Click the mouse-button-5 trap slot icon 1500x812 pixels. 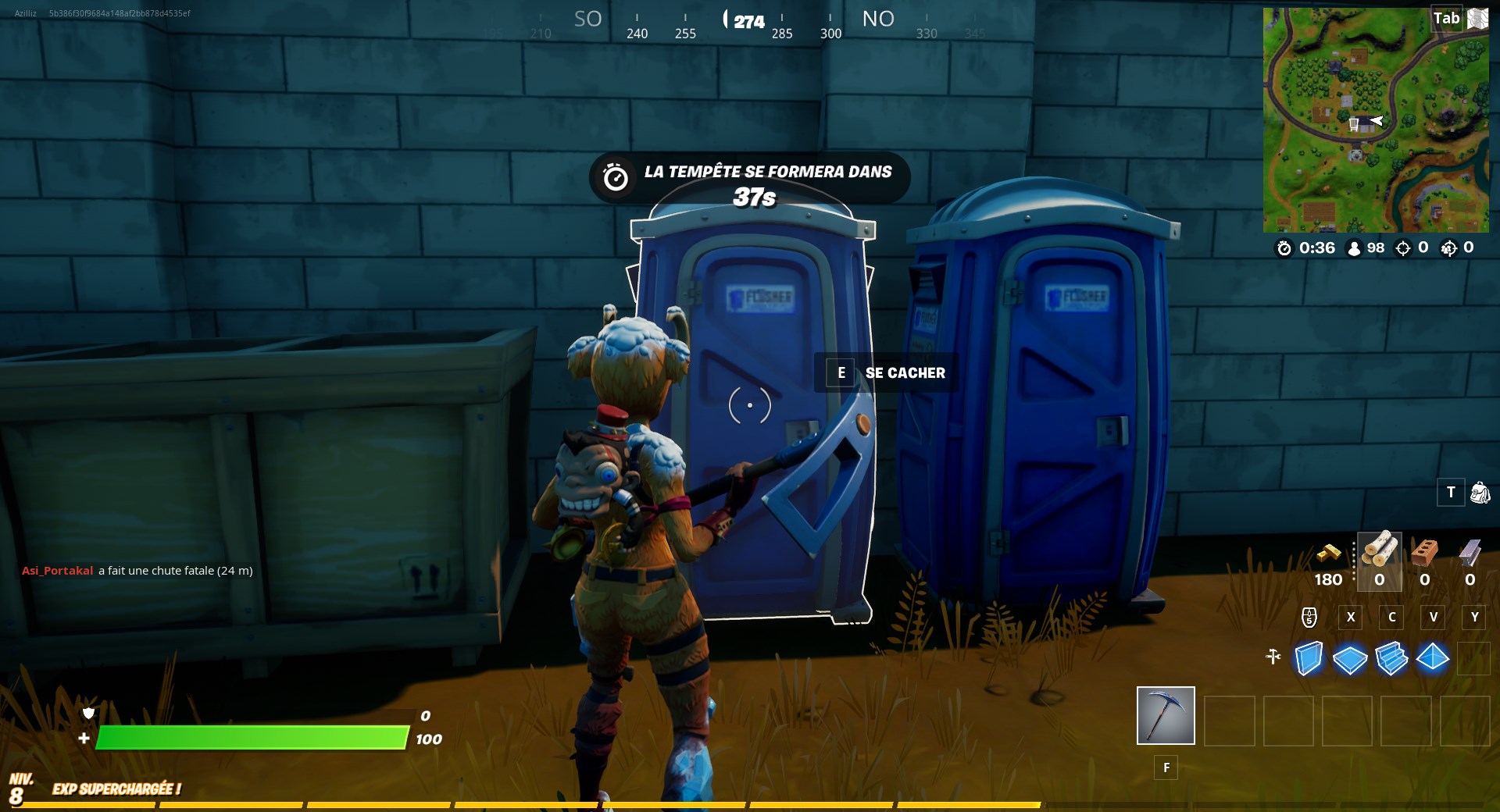(1309, 618)
